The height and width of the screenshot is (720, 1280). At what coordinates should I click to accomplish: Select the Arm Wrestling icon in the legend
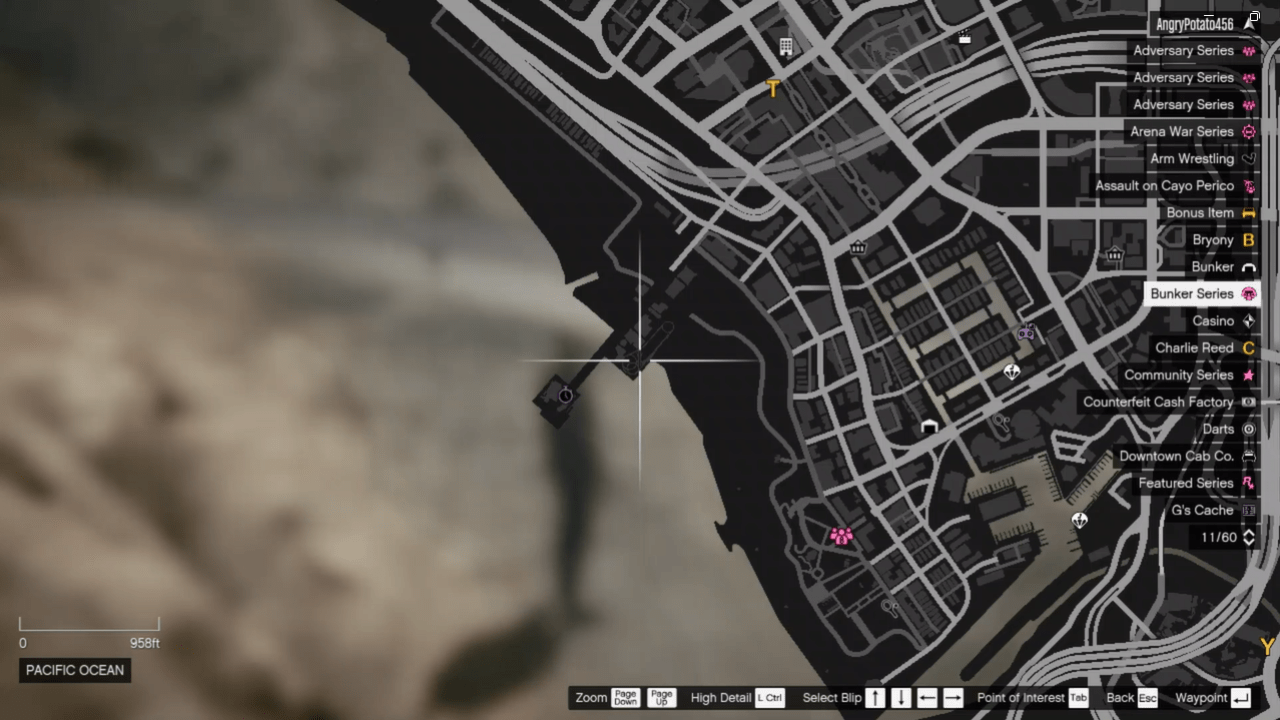point(1248,158)
